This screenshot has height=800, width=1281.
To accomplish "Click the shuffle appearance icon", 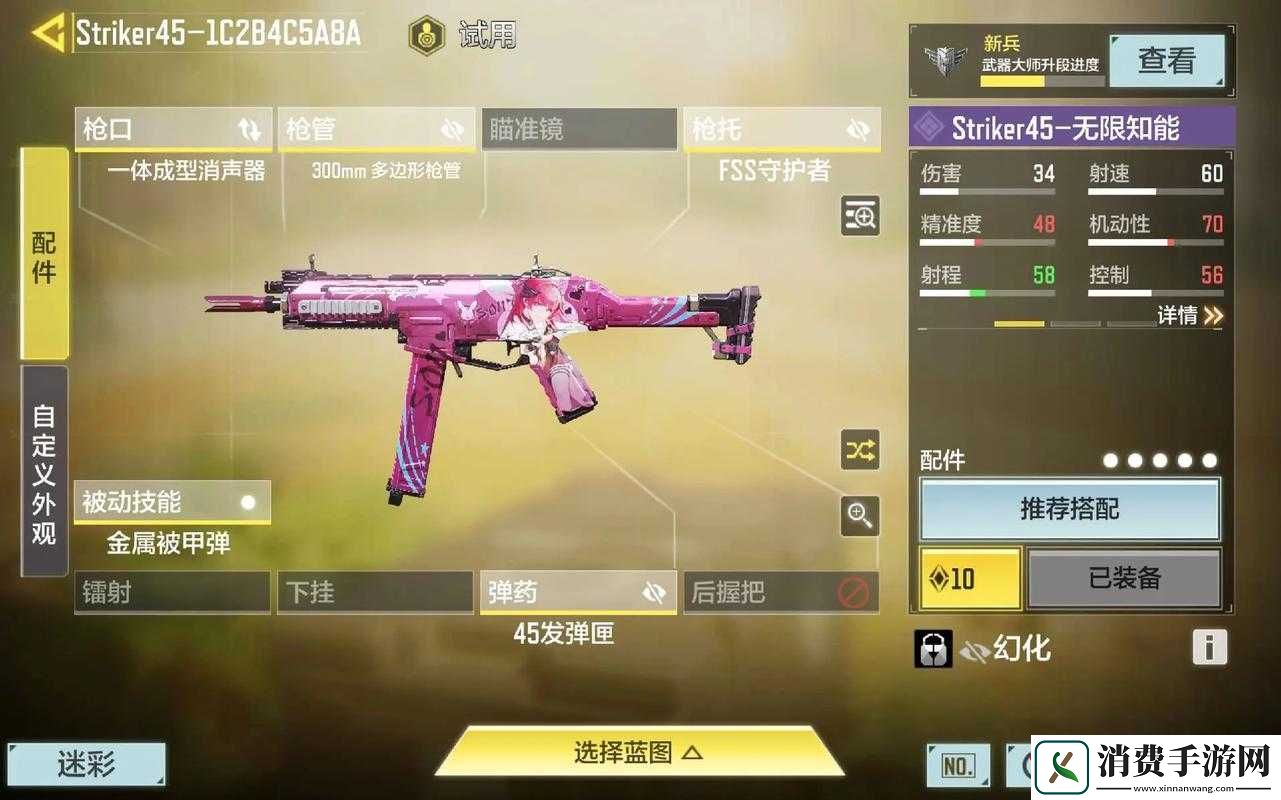I will click(860, 452).
